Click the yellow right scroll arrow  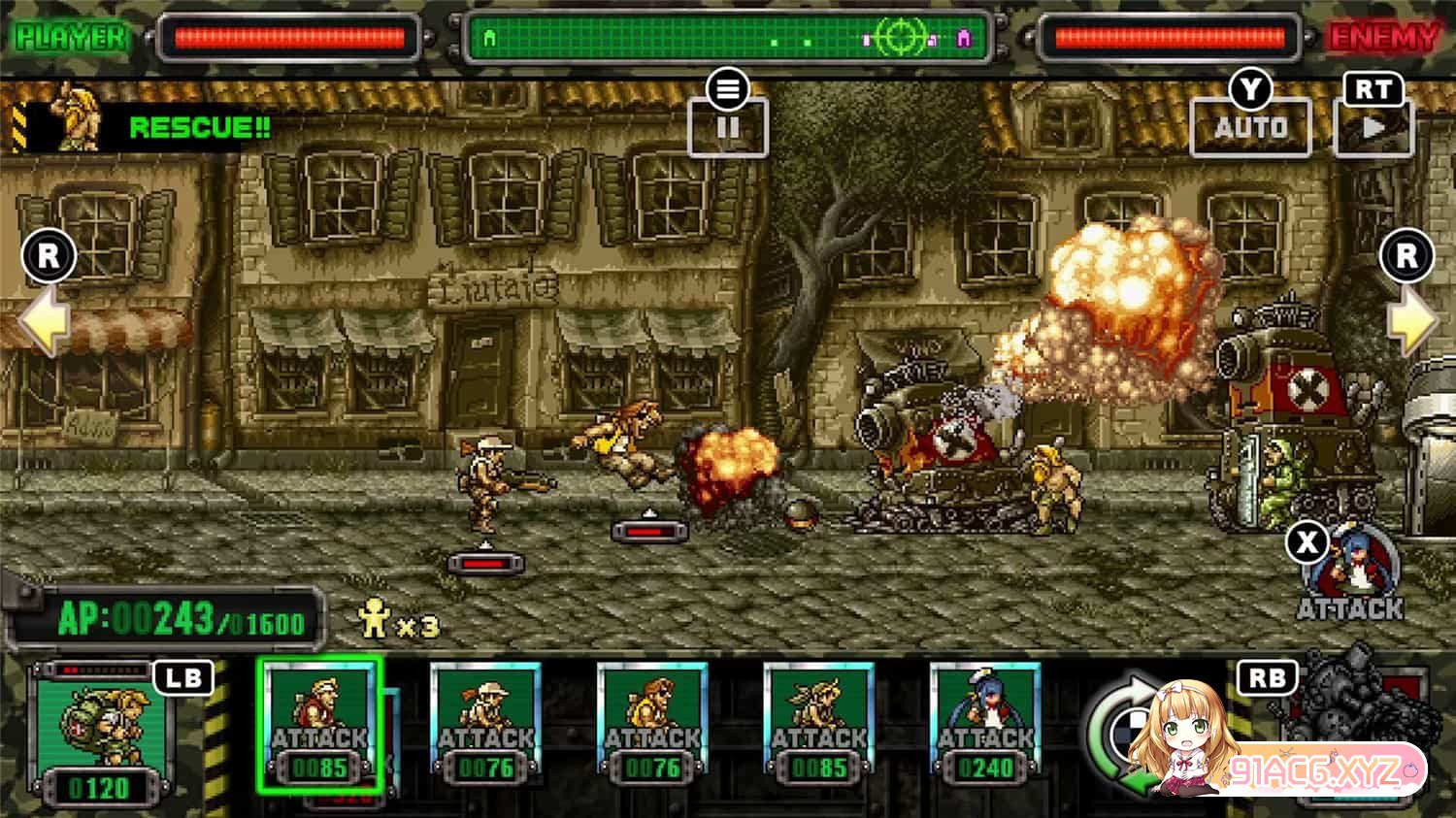pyautogui.click(x=1410, y=320)
